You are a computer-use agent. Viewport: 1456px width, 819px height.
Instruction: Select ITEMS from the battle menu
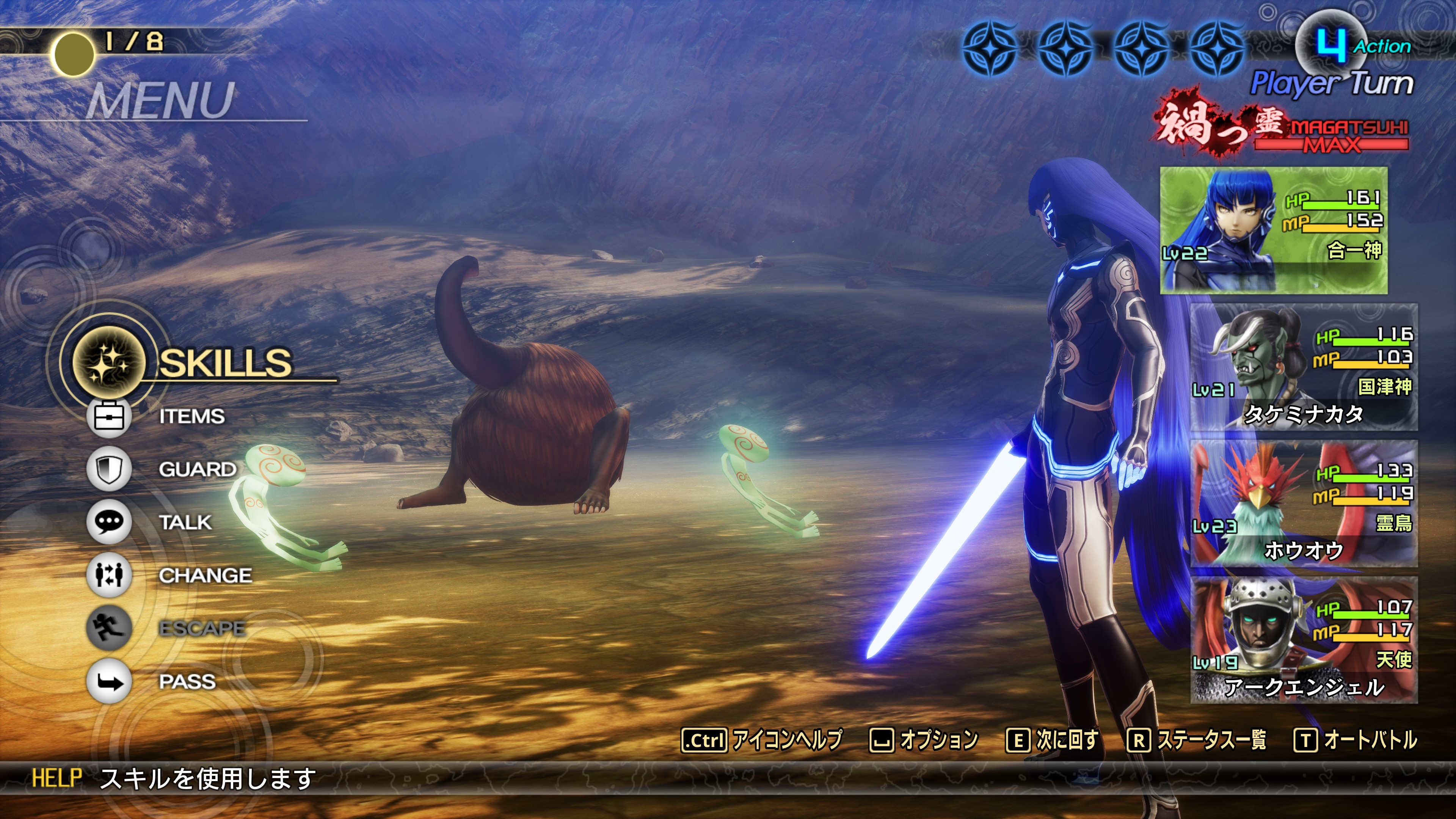(x=191, y=417)
